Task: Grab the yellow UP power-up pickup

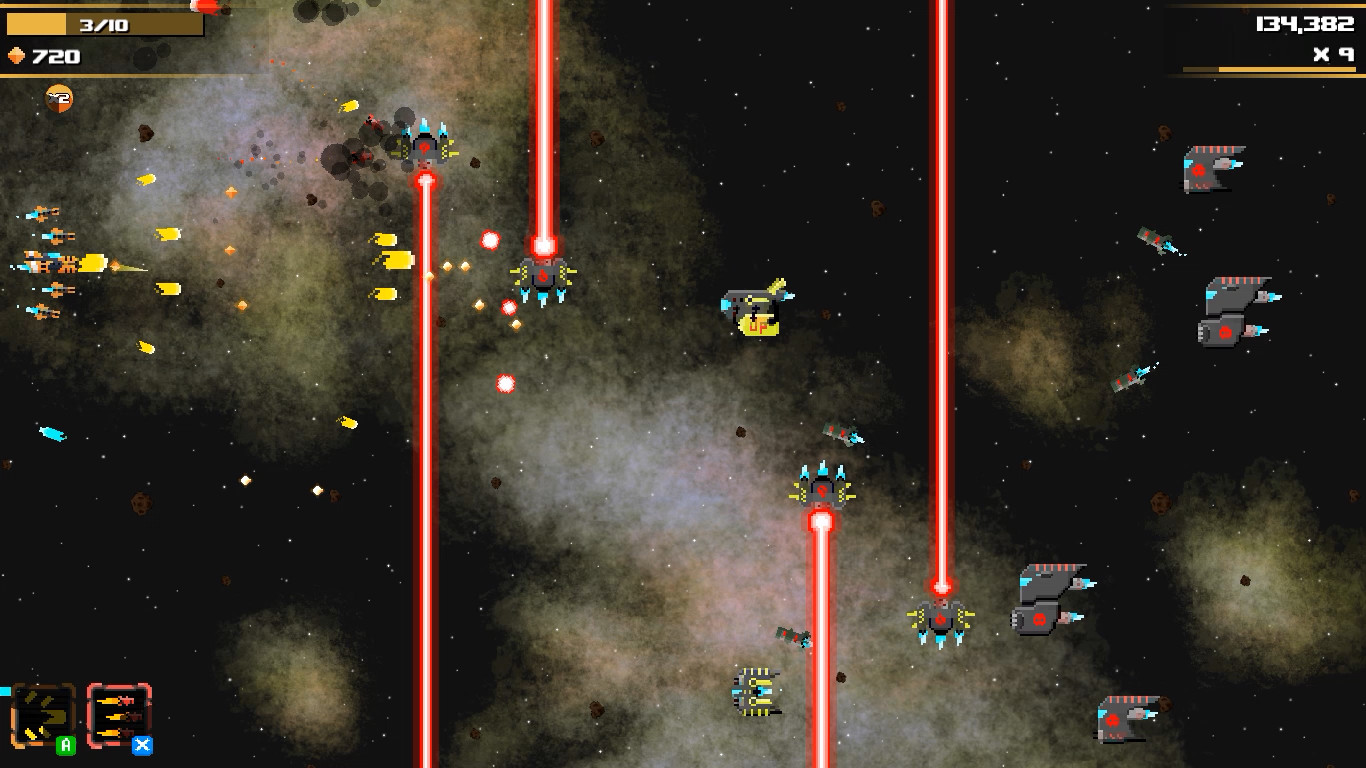Action: click(755, 318)
